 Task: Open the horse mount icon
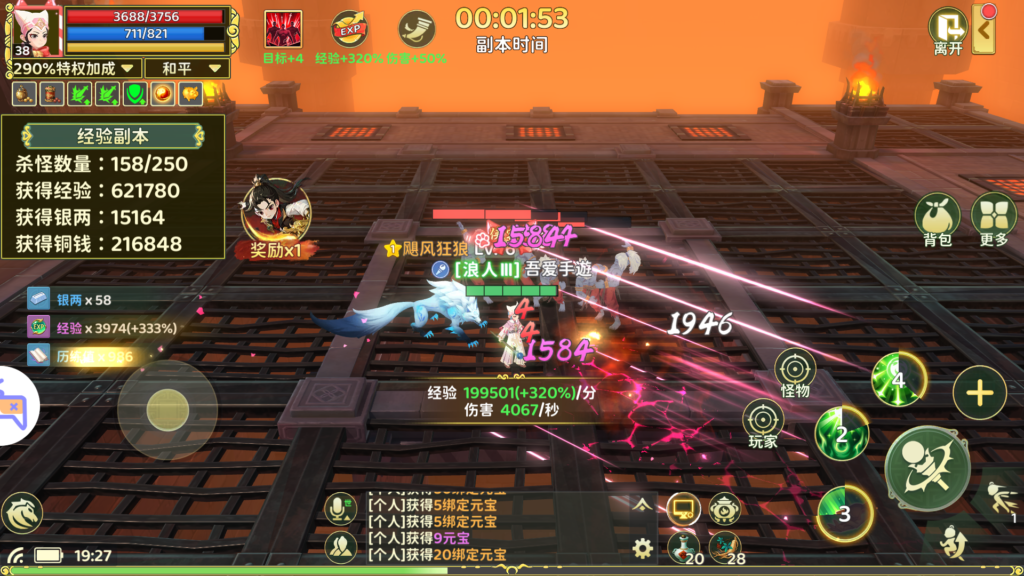point(22,513)
